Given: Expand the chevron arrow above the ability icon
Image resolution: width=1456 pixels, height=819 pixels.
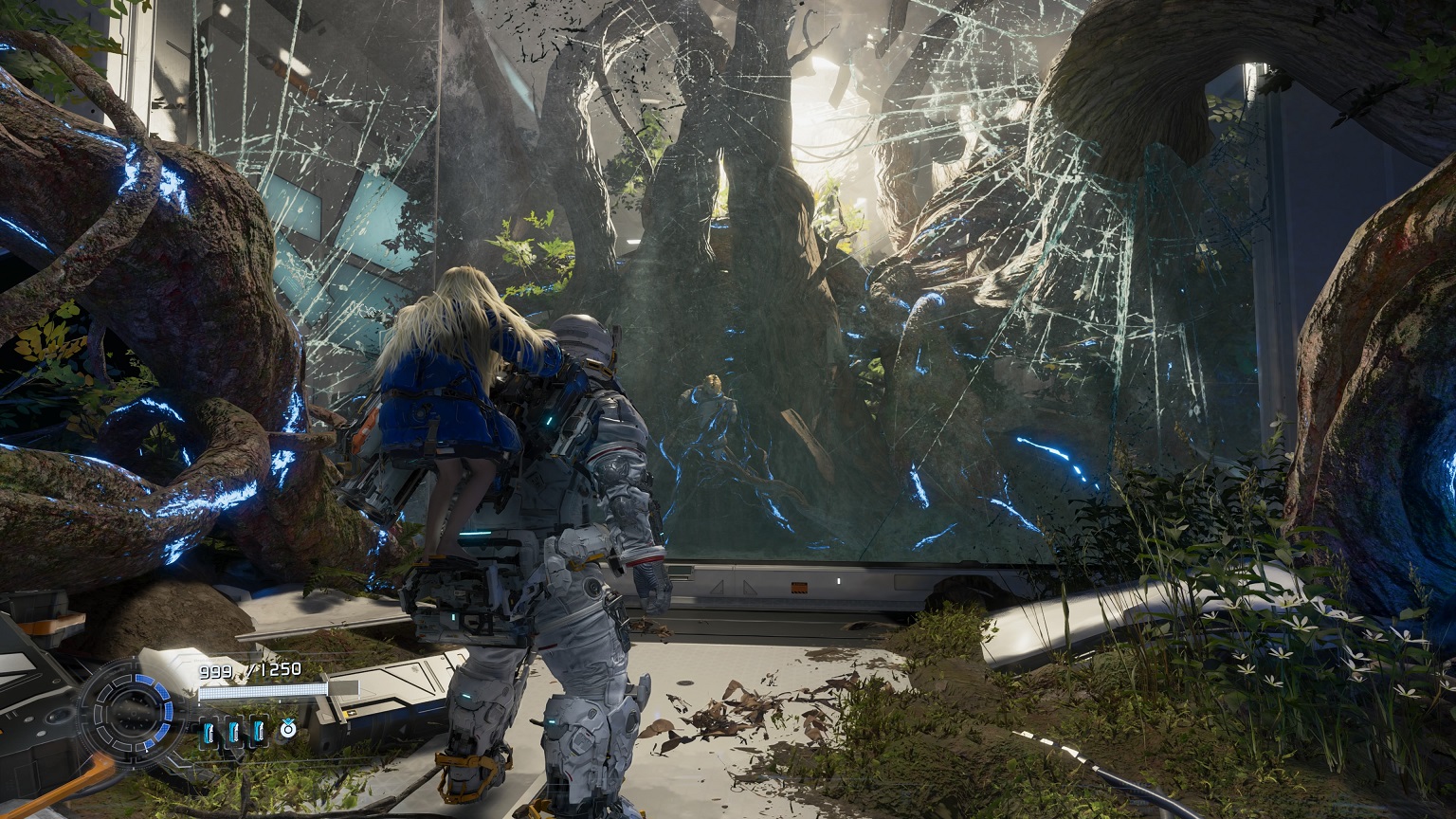Looking at the screenshot, I should click(x=288, y=719).
